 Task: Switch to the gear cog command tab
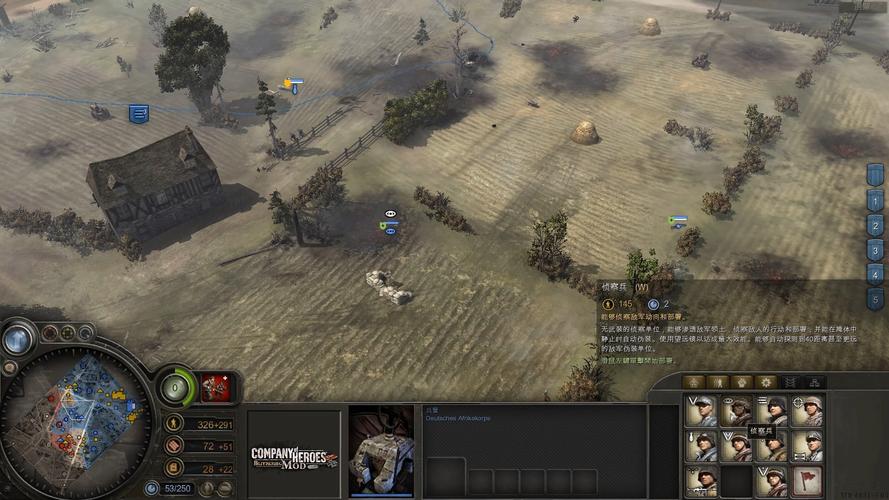click(766, 382)
